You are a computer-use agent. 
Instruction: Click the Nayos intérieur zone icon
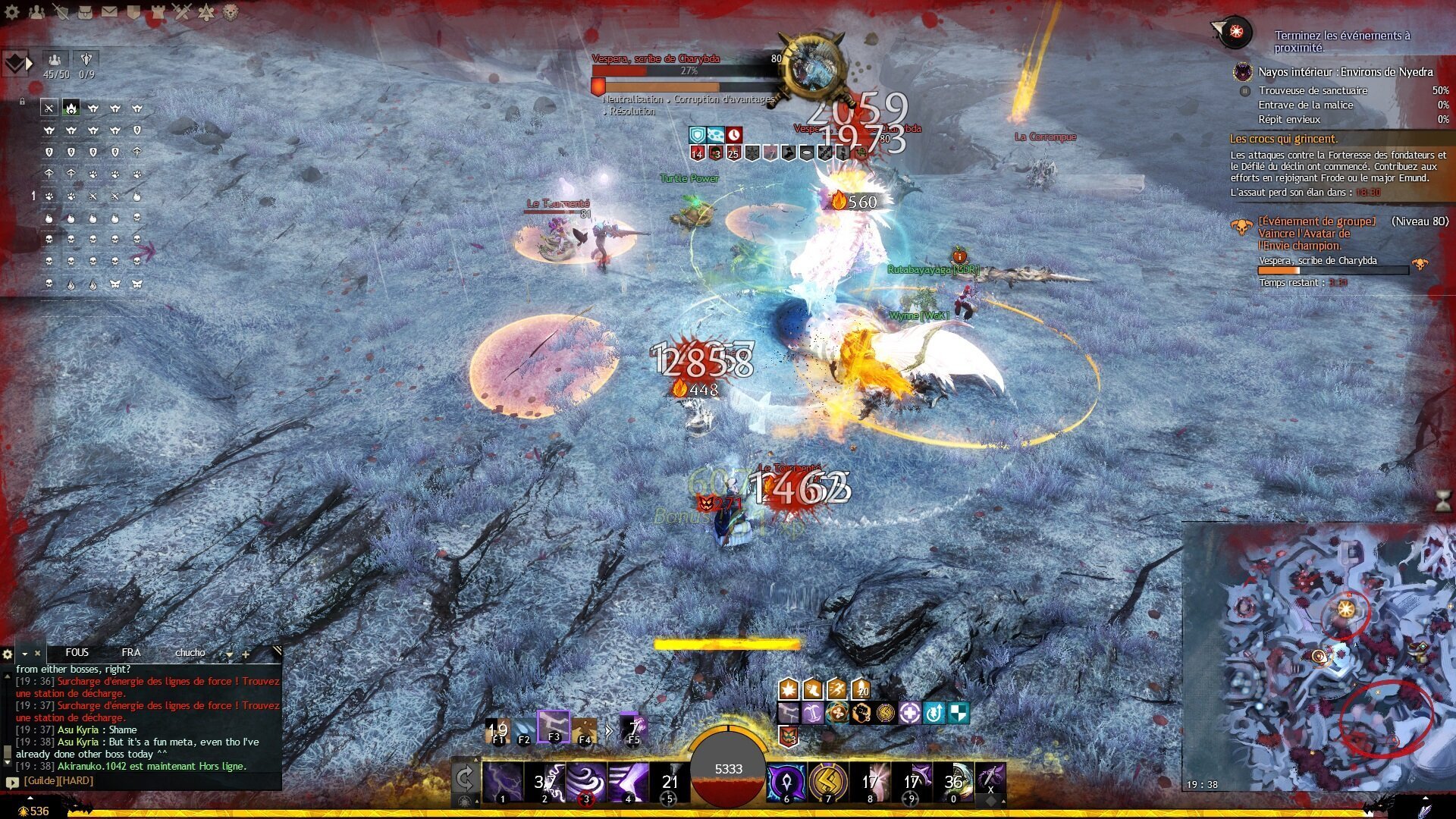[1241, 72]
